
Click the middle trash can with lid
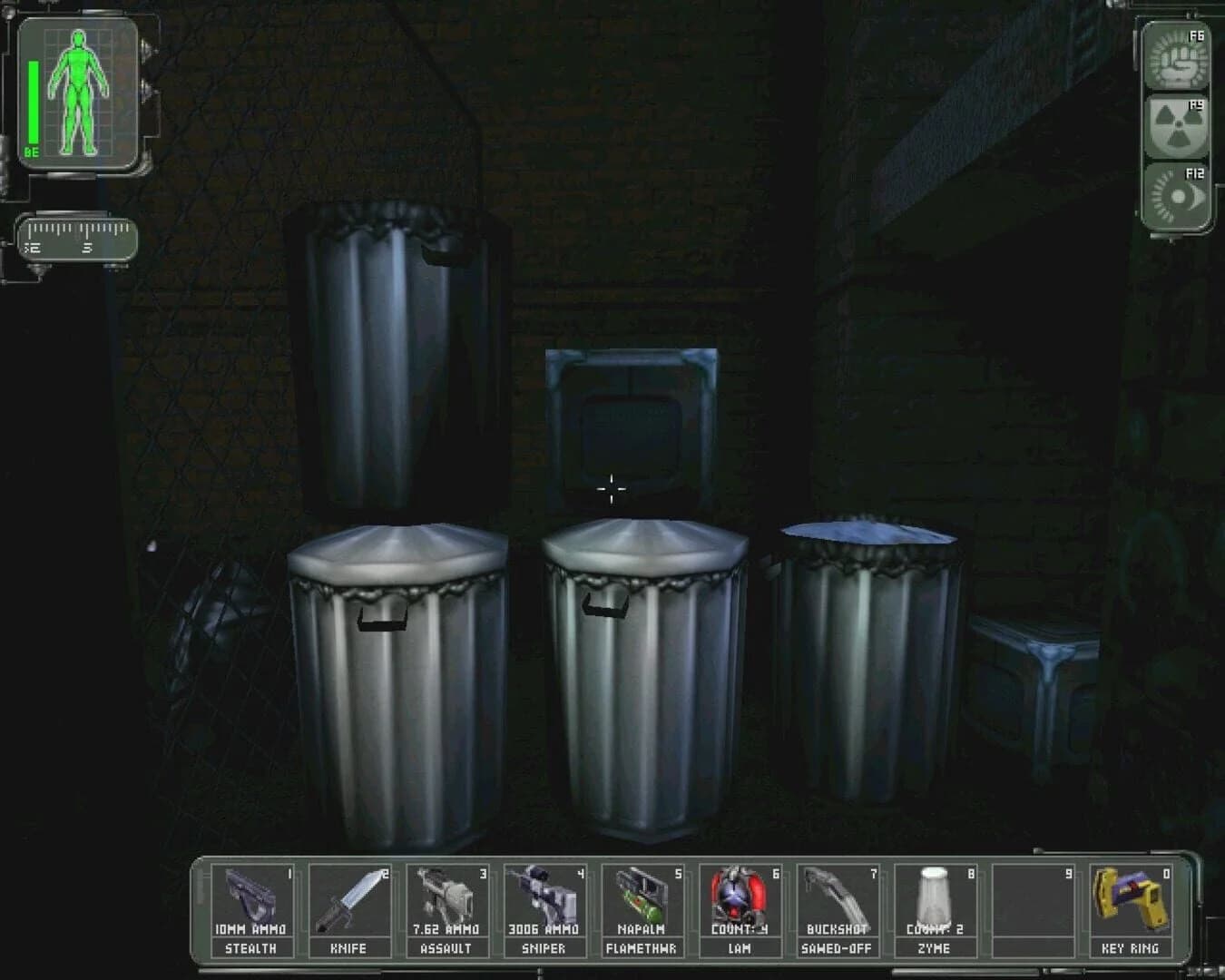coord(635,681)
